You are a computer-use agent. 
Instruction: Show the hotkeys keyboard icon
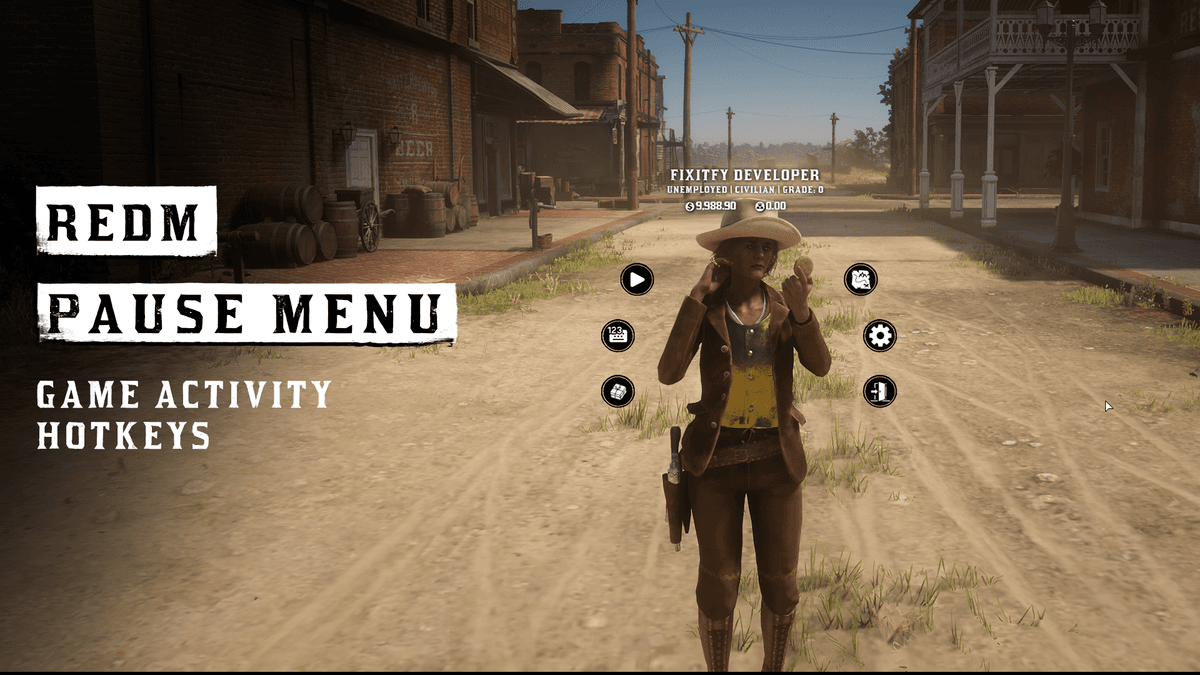618,335
